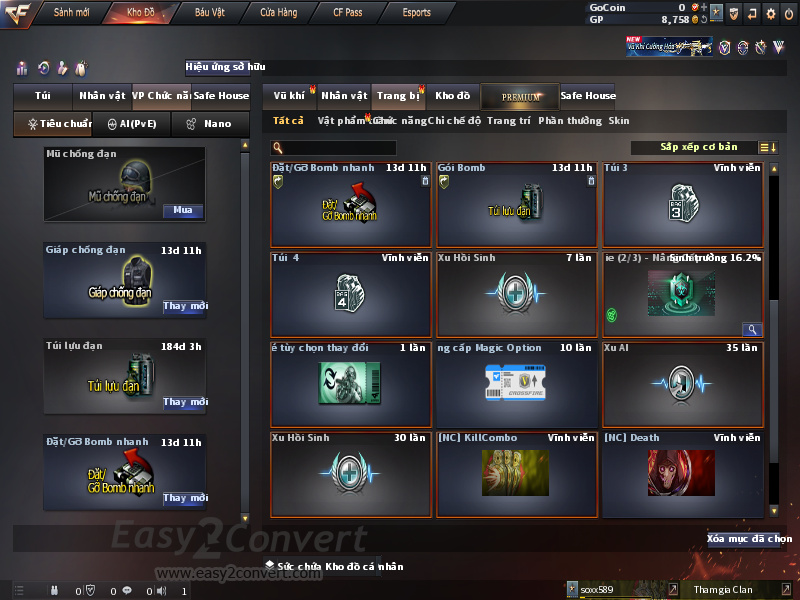This screenshot has height=600, width=800.
Task: Open the Sảnh mới lobby tab
Action: click(x=71, y=13)
